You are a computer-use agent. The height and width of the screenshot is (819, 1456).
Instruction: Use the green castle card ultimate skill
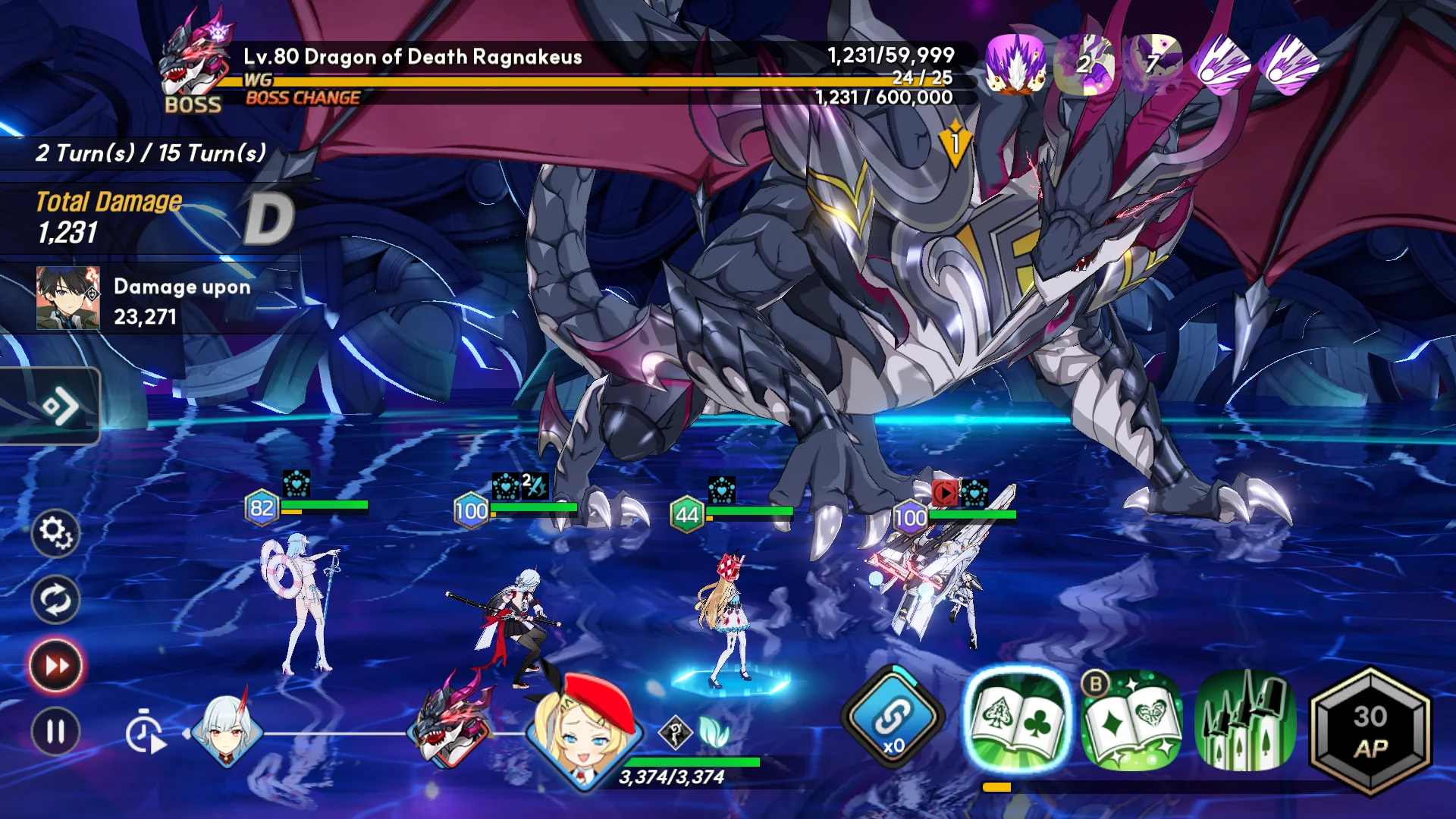[1244, 721]
